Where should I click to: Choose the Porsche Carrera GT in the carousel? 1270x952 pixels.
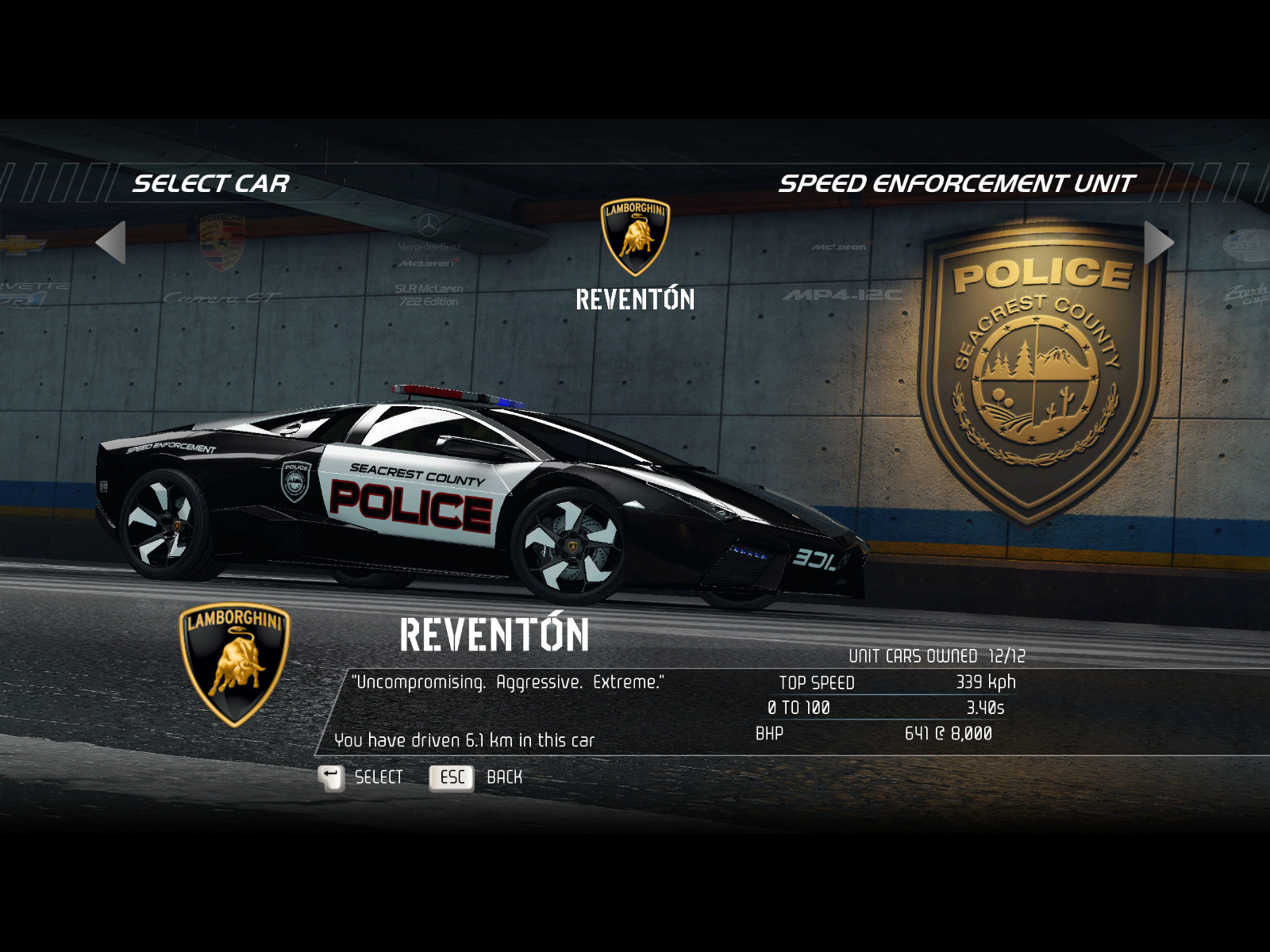221,260
